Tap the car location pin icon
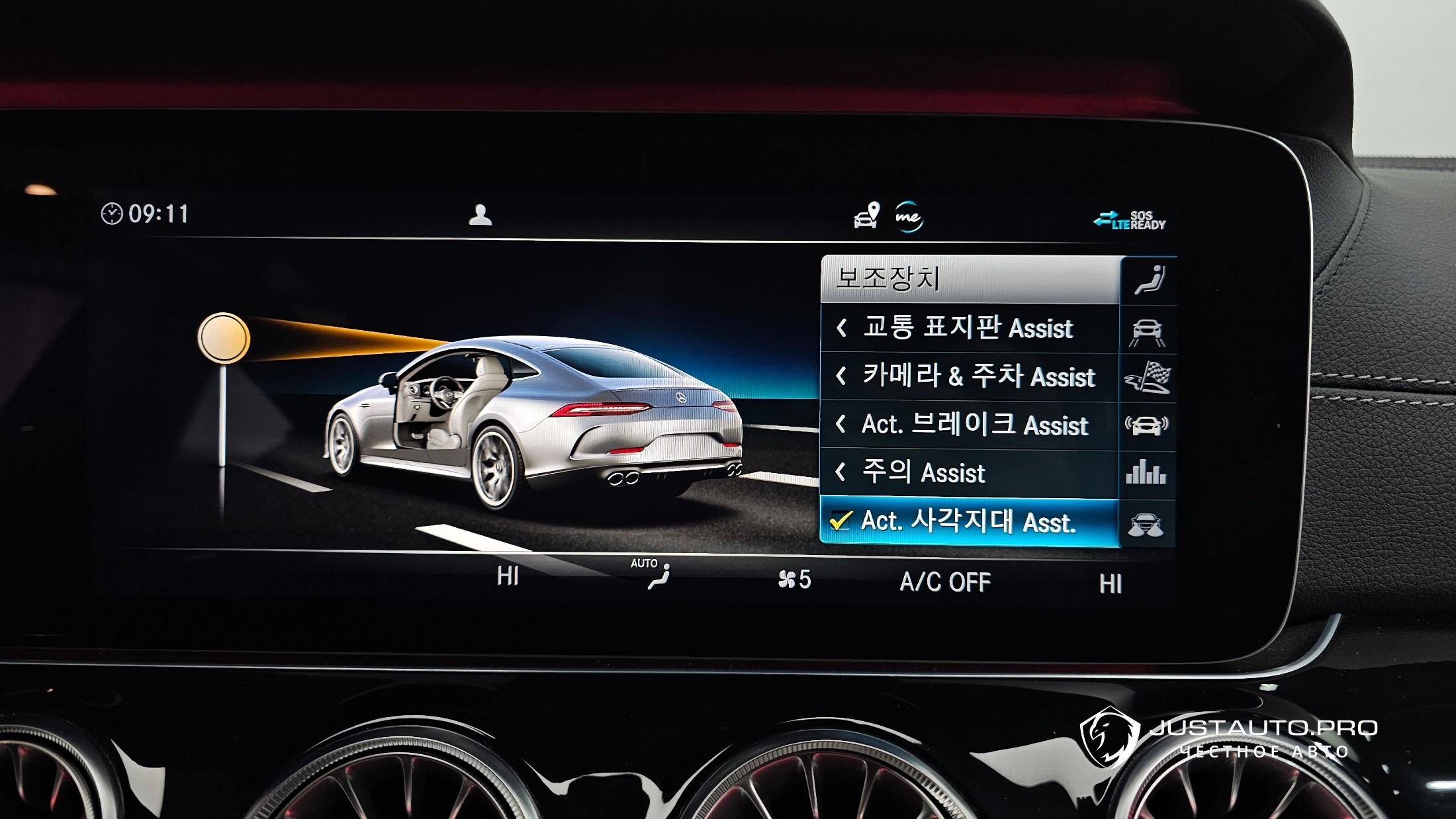1456x819 pixels. click(x=866, y=216)
